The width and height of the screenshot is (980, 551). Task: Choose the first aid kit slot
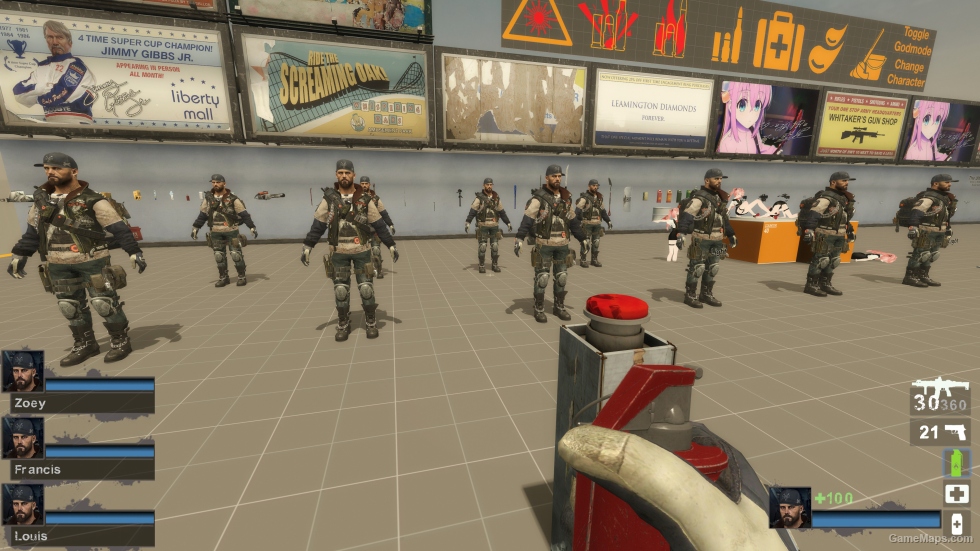(956, 493)
